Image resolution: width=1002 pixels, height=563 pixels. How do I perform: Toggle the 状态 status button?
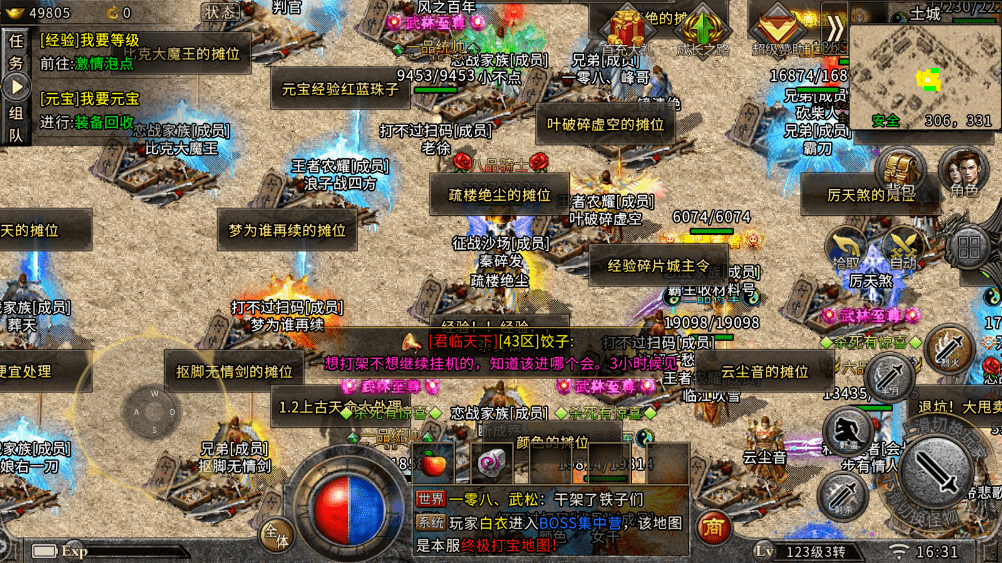(x=219, y=12)
